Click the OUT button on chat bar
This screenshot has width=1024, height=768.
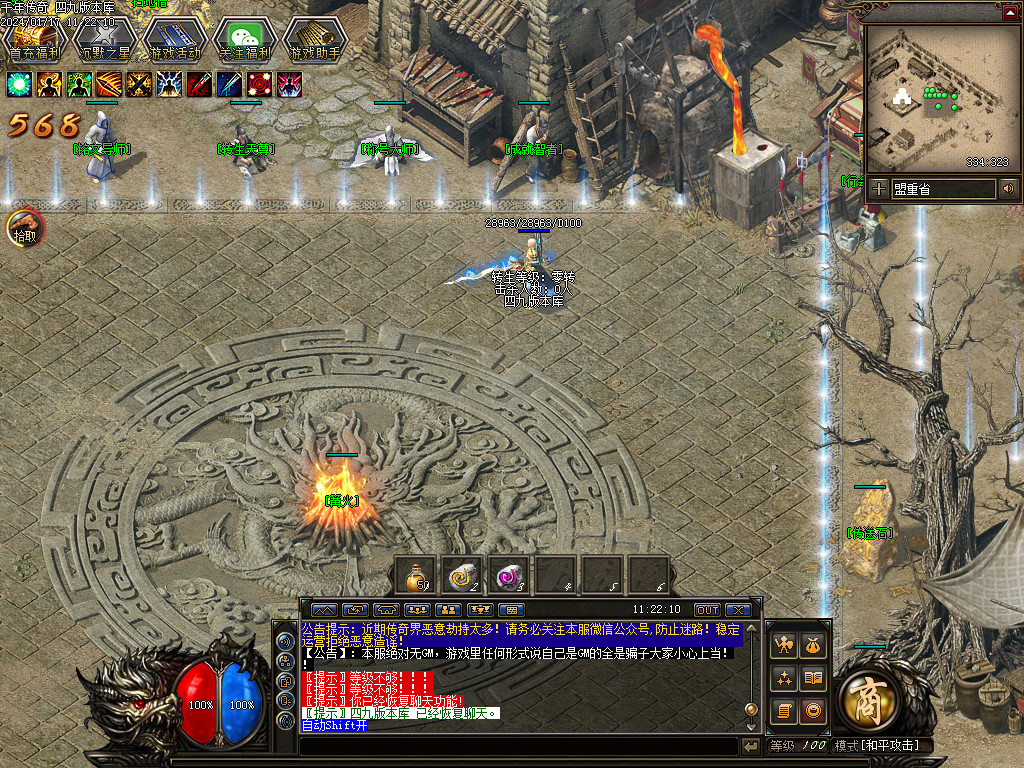tap(707, 609)
